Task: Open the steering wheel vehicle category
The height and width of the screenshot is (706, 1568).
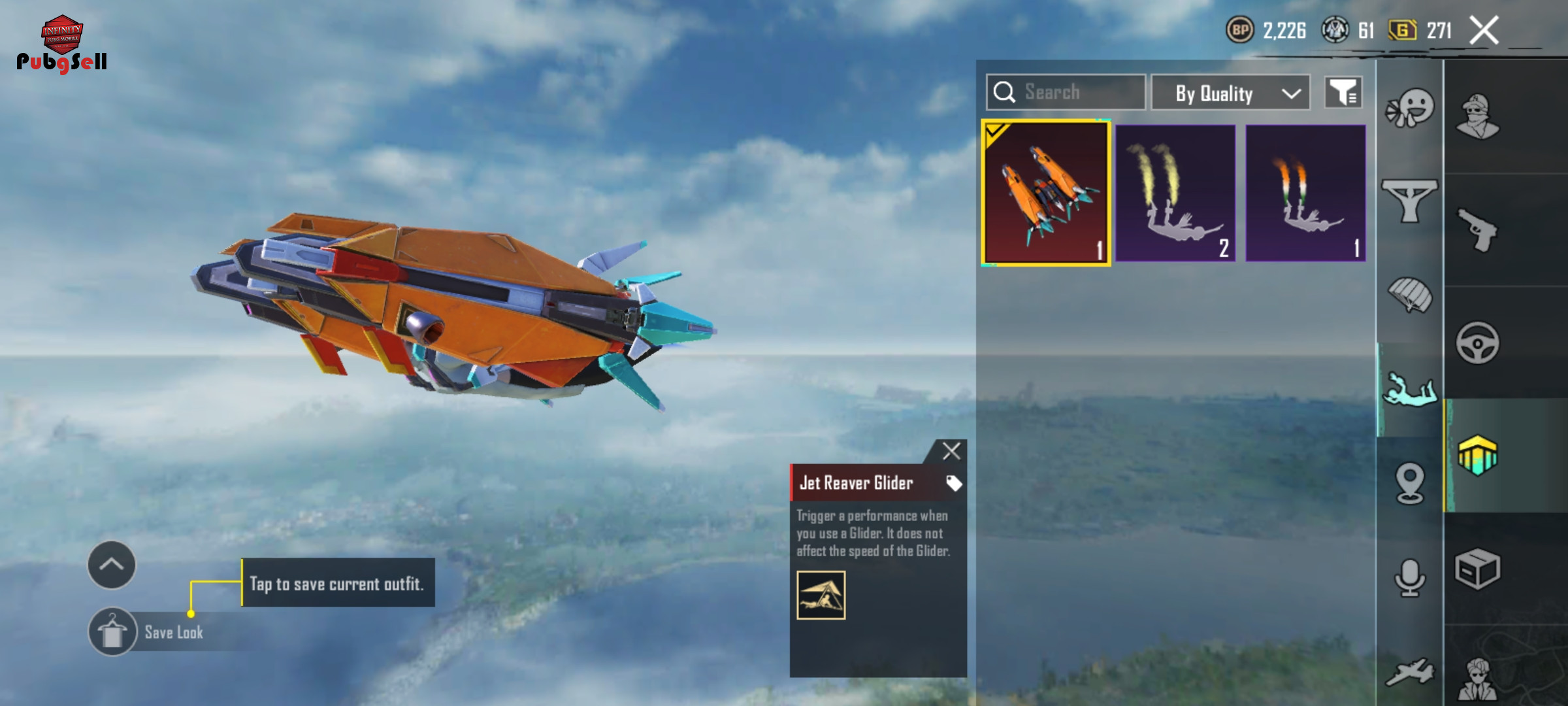Action: (x=1478, y=343)
